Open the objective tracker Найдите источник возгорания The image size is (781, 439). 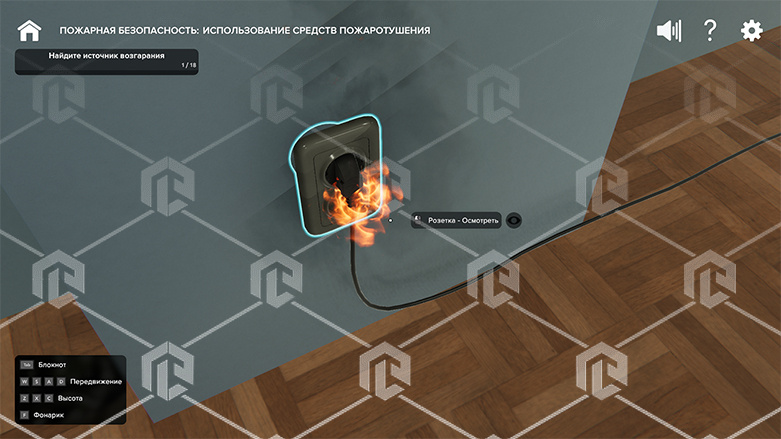(x=106, y=61)
